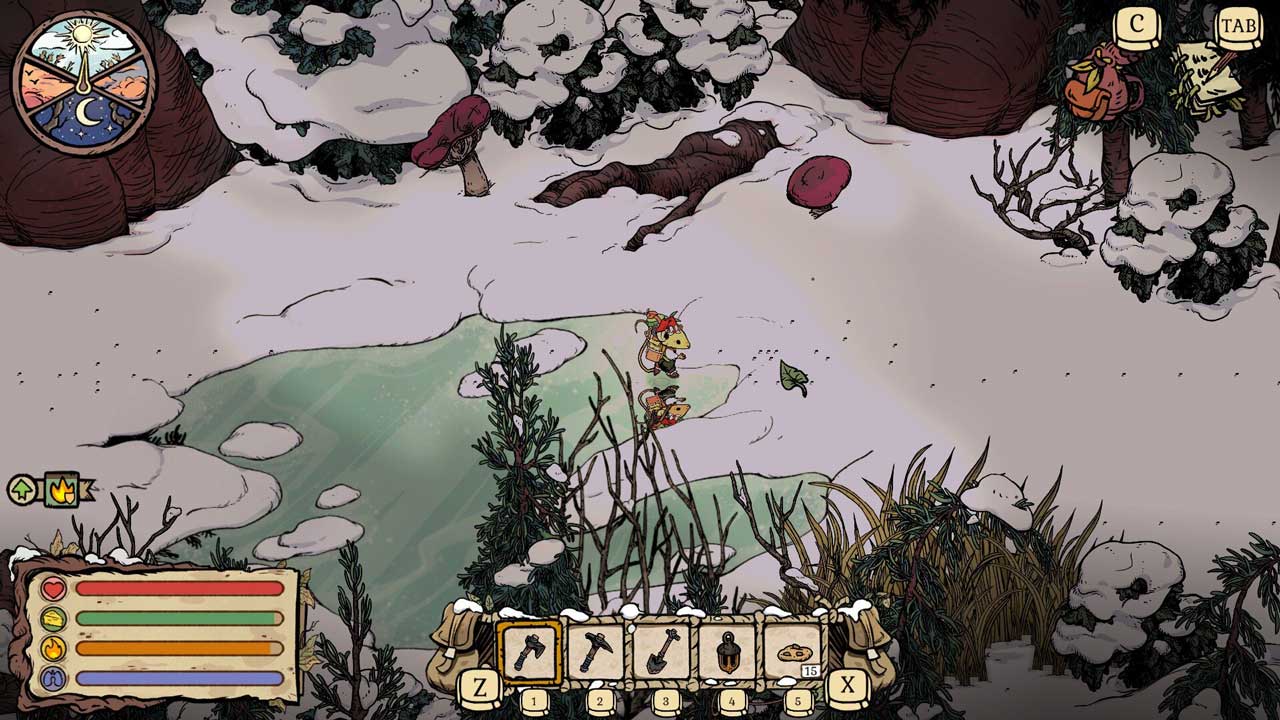Inspect the fire warmth buff icon
The height and width of the screenshot is (720, 1280).
[61, 489]
